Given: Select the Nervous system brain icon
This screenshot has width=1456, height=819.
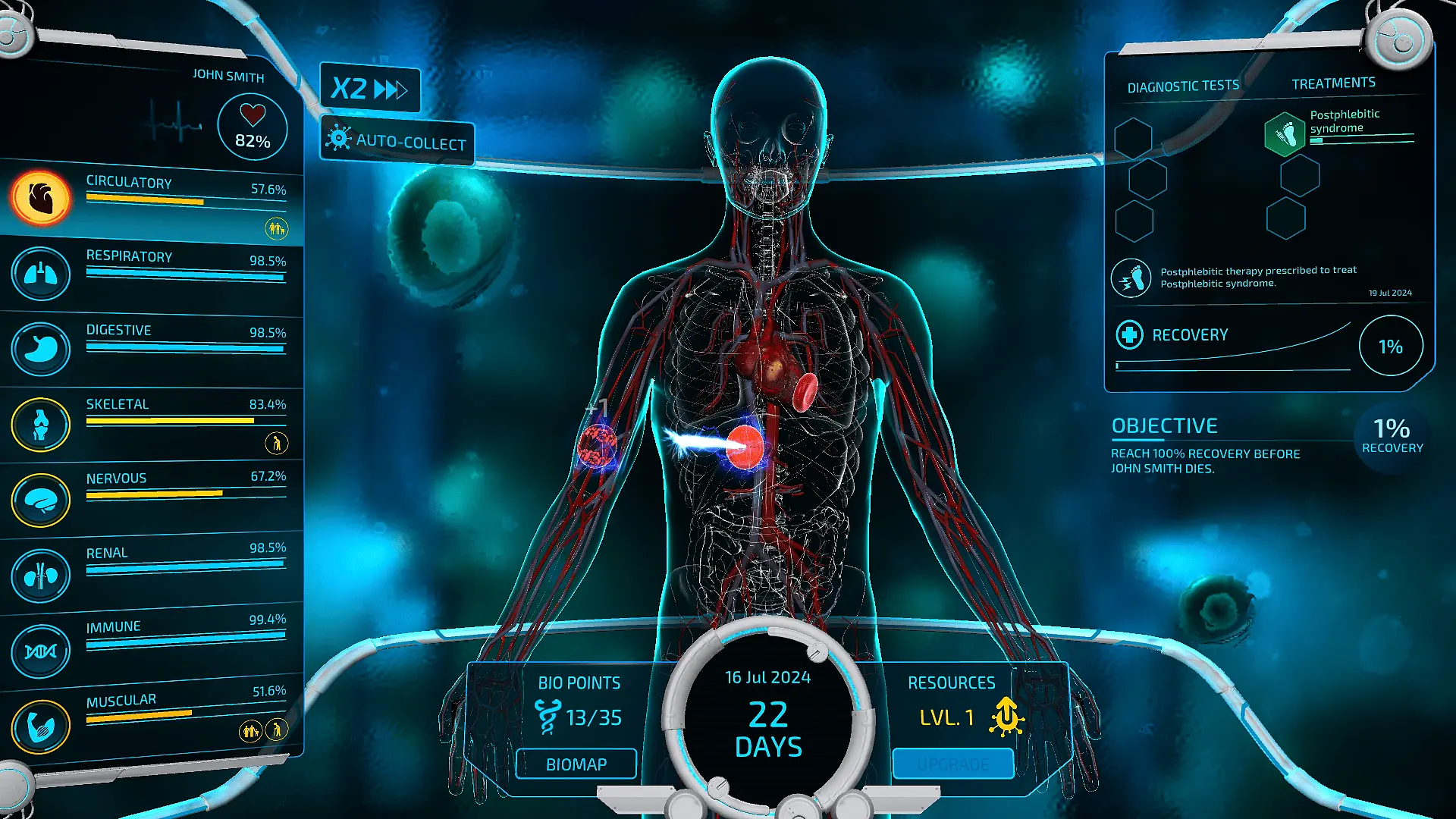Looking at the screenshot, I should [x=41, y=500].
